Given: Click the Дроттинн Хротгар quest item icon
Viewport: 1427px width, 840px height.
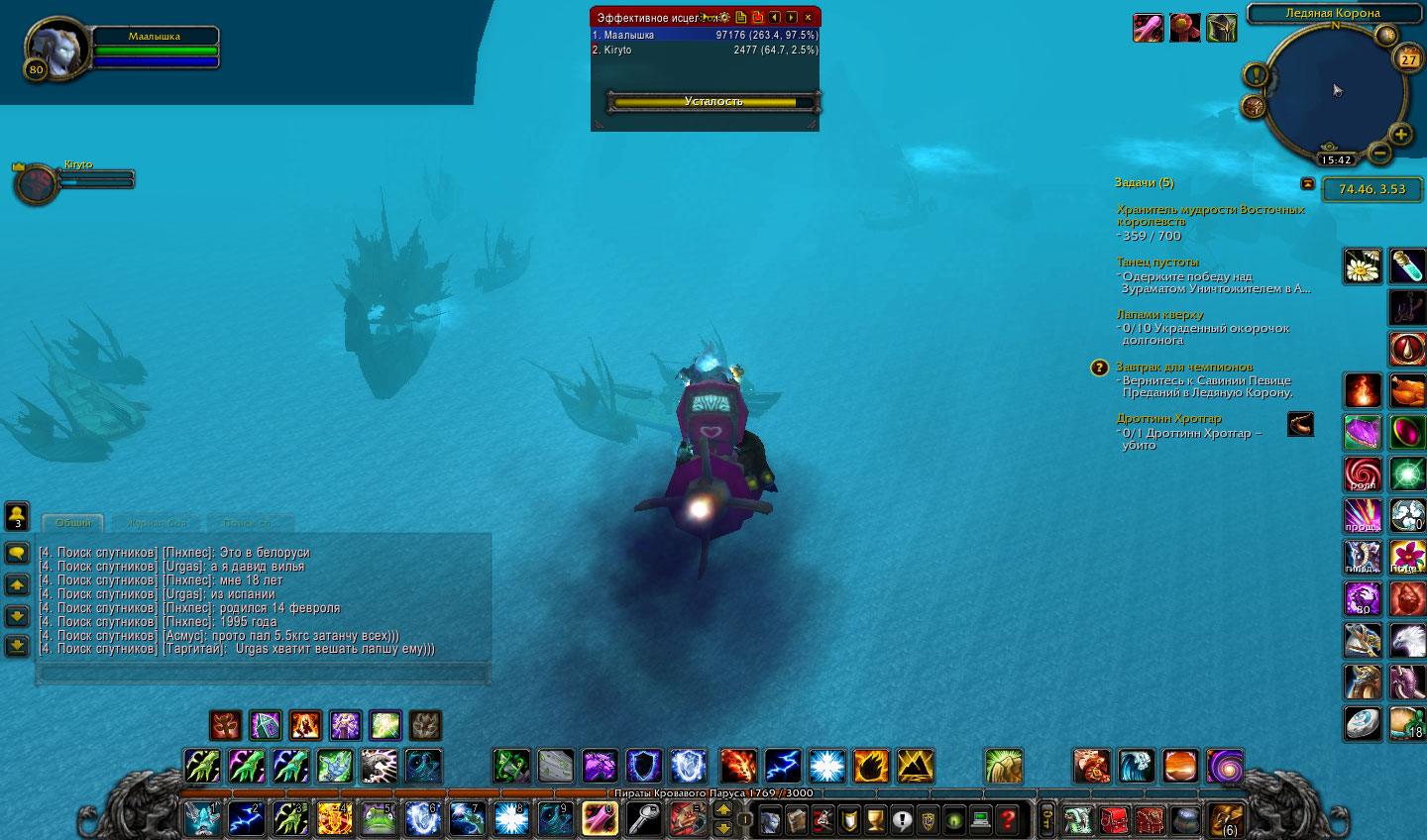Looking at the screenshot, I should tap(1300, 425).
